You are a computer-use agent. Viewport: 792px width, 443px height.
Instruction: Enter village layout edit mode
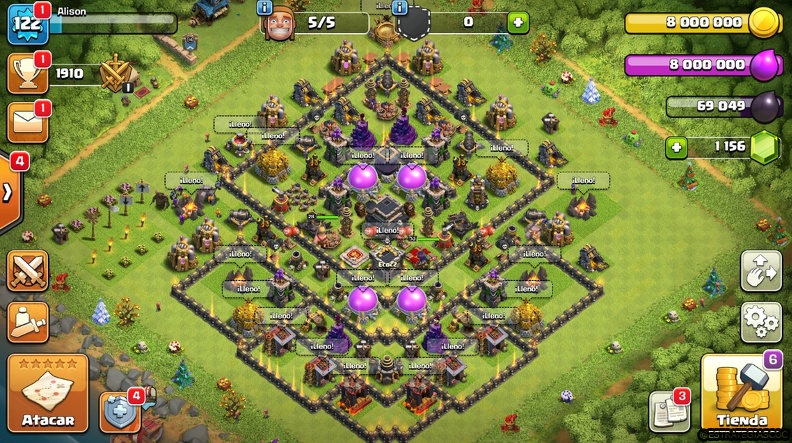click(x=760, y=271)
